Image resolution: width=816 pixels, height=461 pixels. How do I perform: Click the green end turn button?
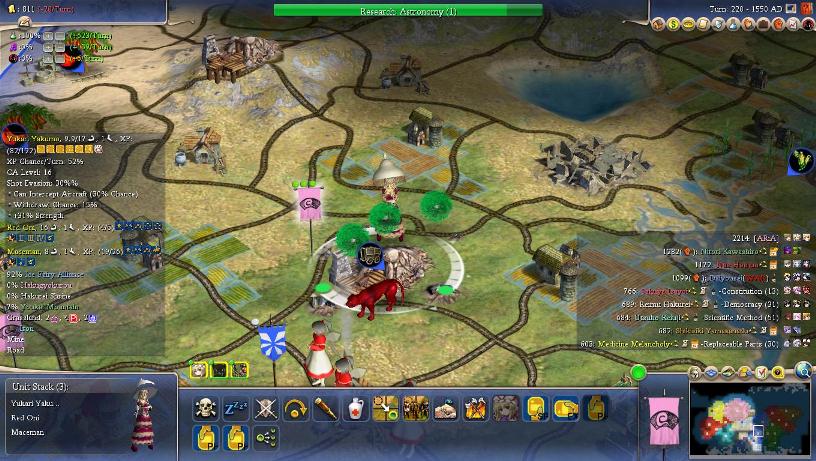pos(638,373)
